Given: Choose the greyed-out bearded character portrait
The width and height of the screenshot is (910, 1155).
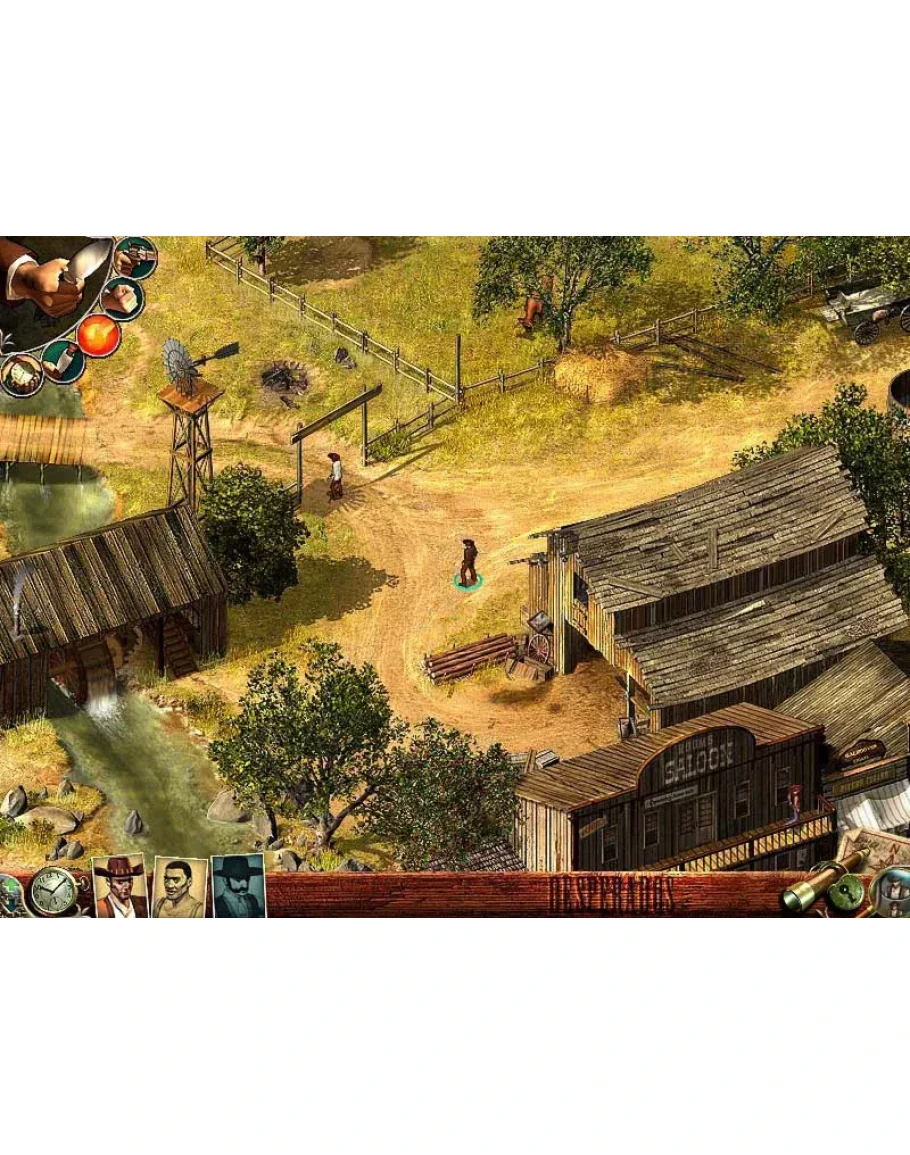Looking at the screenshot, I should pos(239,886).
